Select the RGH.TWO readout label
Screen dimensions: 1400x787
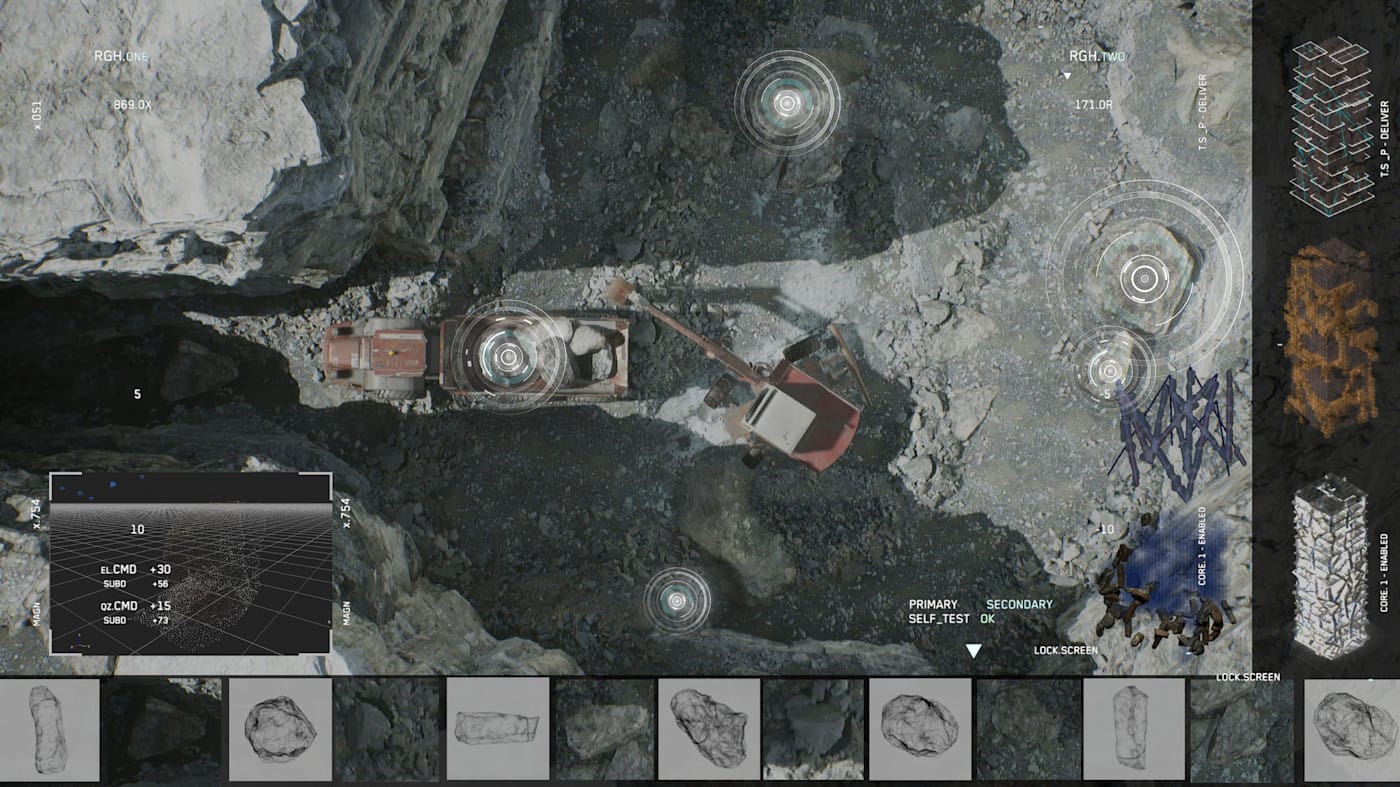point(1096,57)
